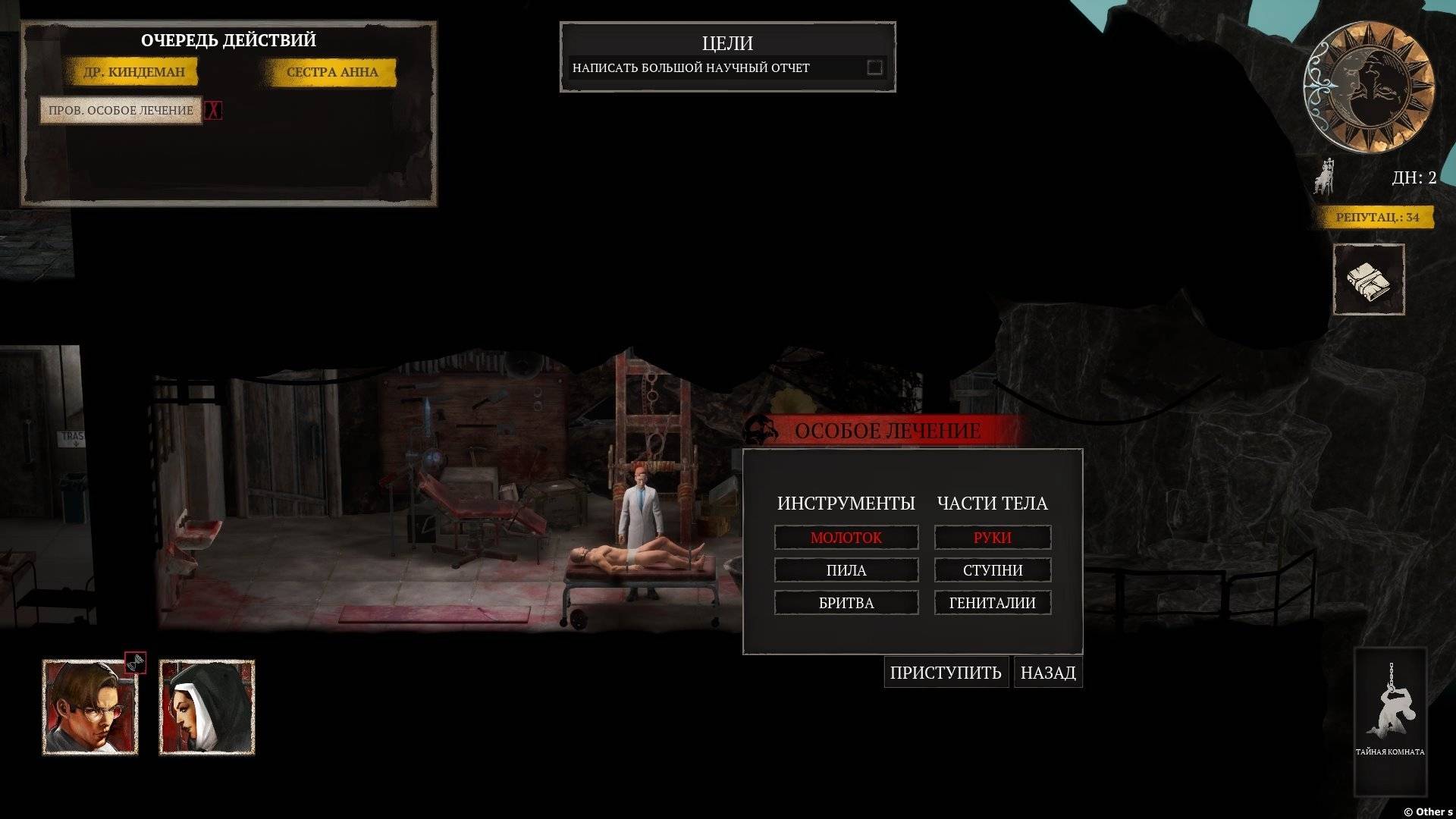
Task: Choose Ступни body part
Action: pos(992,570)
